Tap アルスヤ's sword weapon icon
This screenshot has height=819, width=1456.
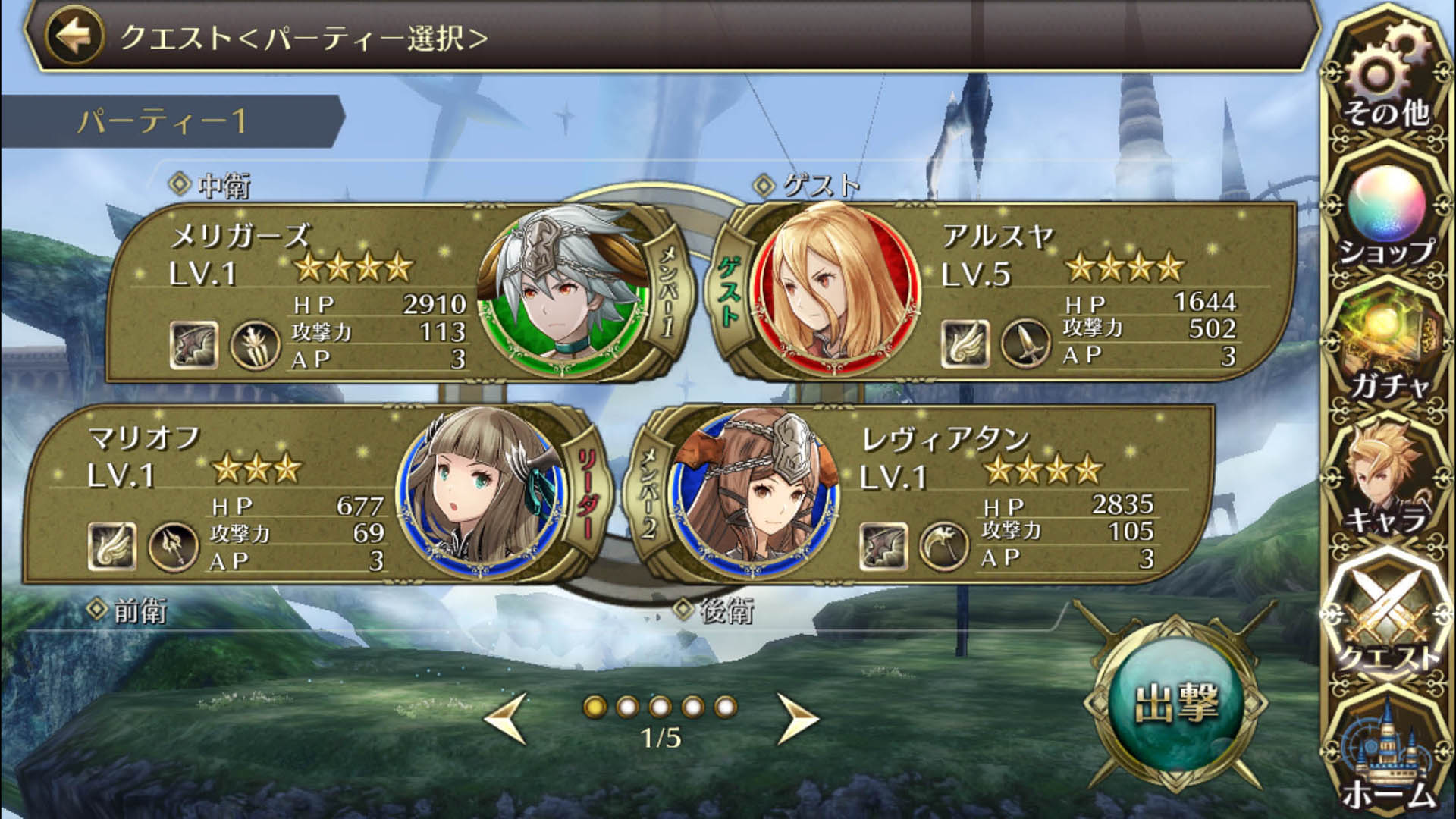pos(1025,344)
